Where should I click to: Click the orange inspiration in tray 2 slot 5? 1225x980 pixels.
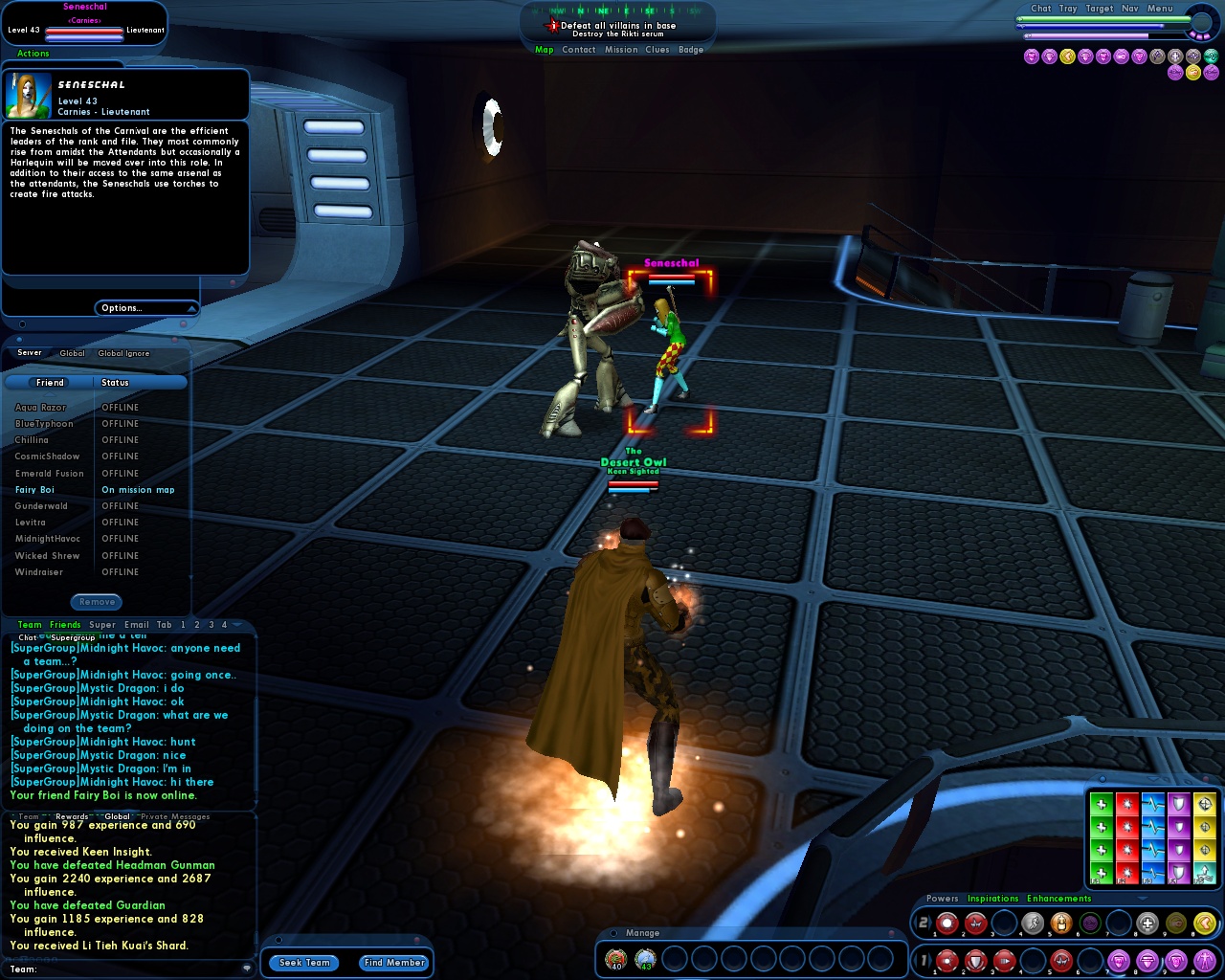coord(1060,923)
